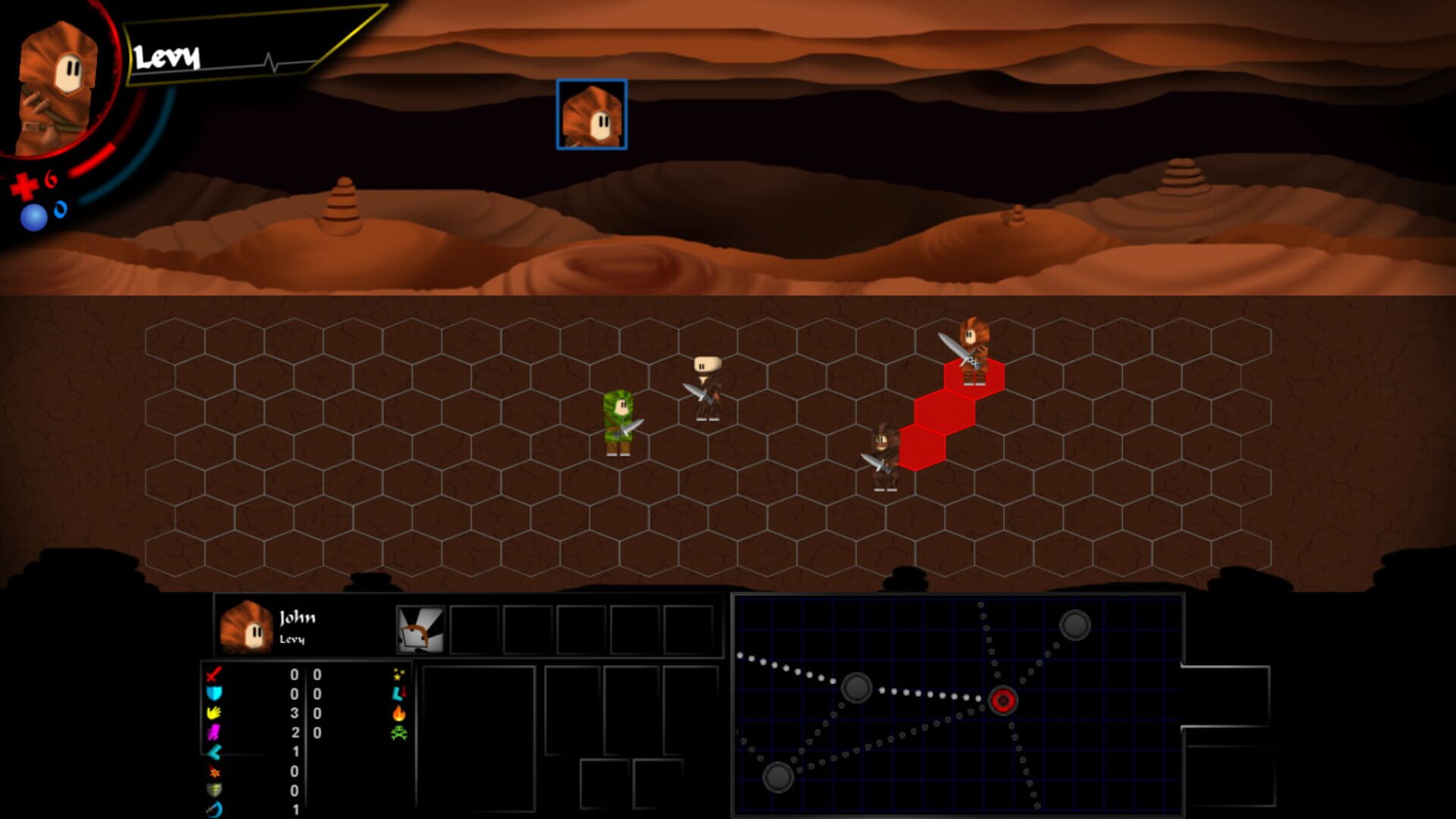The image size is (1456, 819).
Task: Click the blue crescent parry icon
Action: [213, 808]
